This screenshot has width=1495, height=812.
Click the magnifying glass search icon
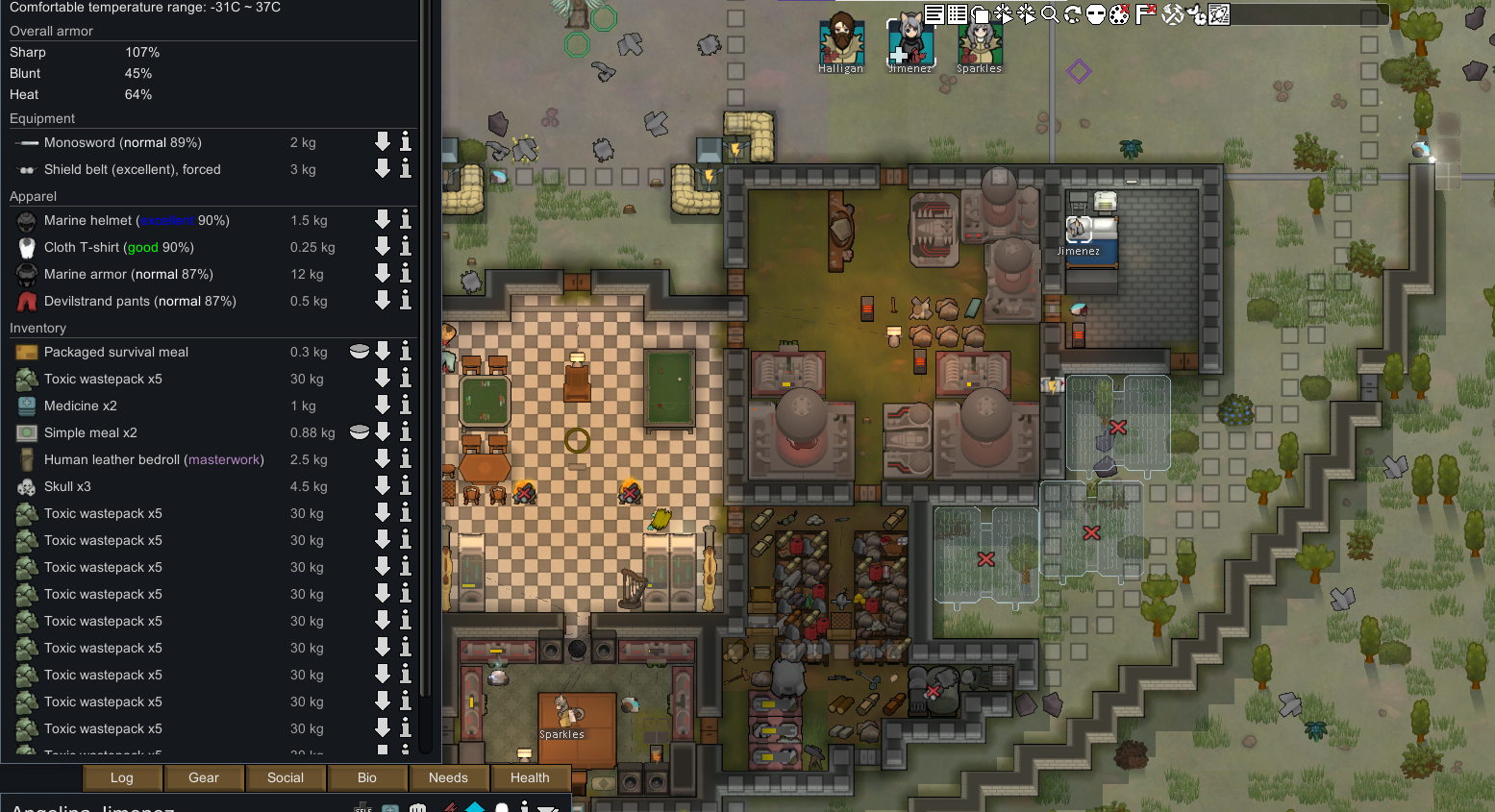pyautogui.click(x=1050, y=14)
